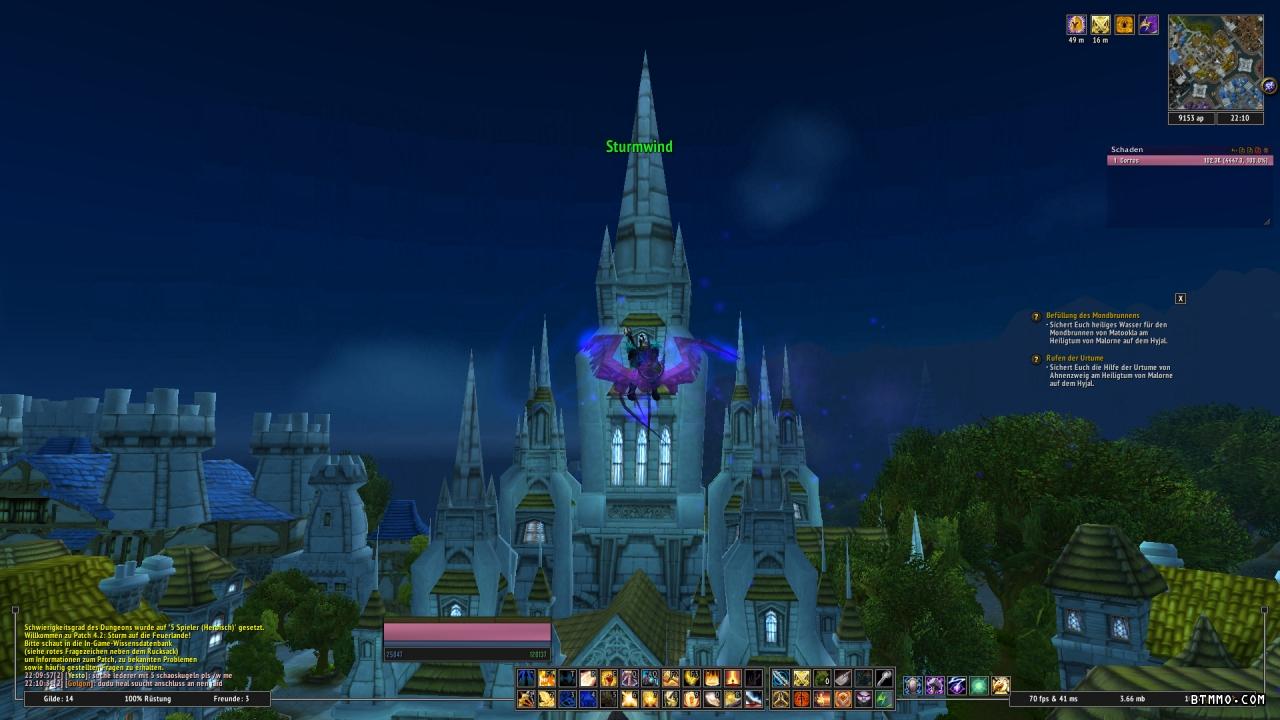The width and height of the screenshot is (1280, 720).
Task: Click the clock showing 22:10
Action: click(x=1239, y=118)
